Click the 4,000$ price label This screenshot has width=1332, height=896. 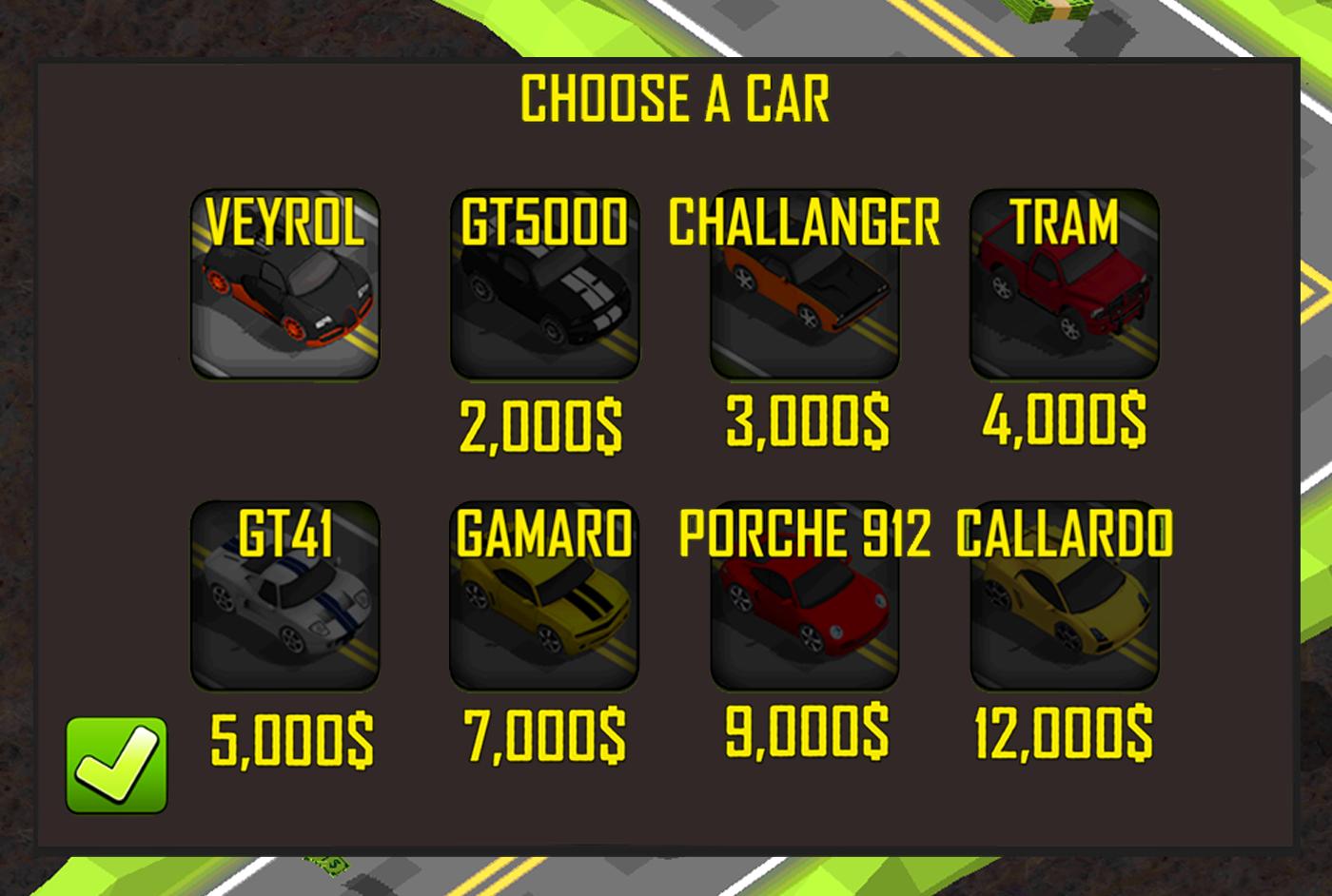[1064, 419]
